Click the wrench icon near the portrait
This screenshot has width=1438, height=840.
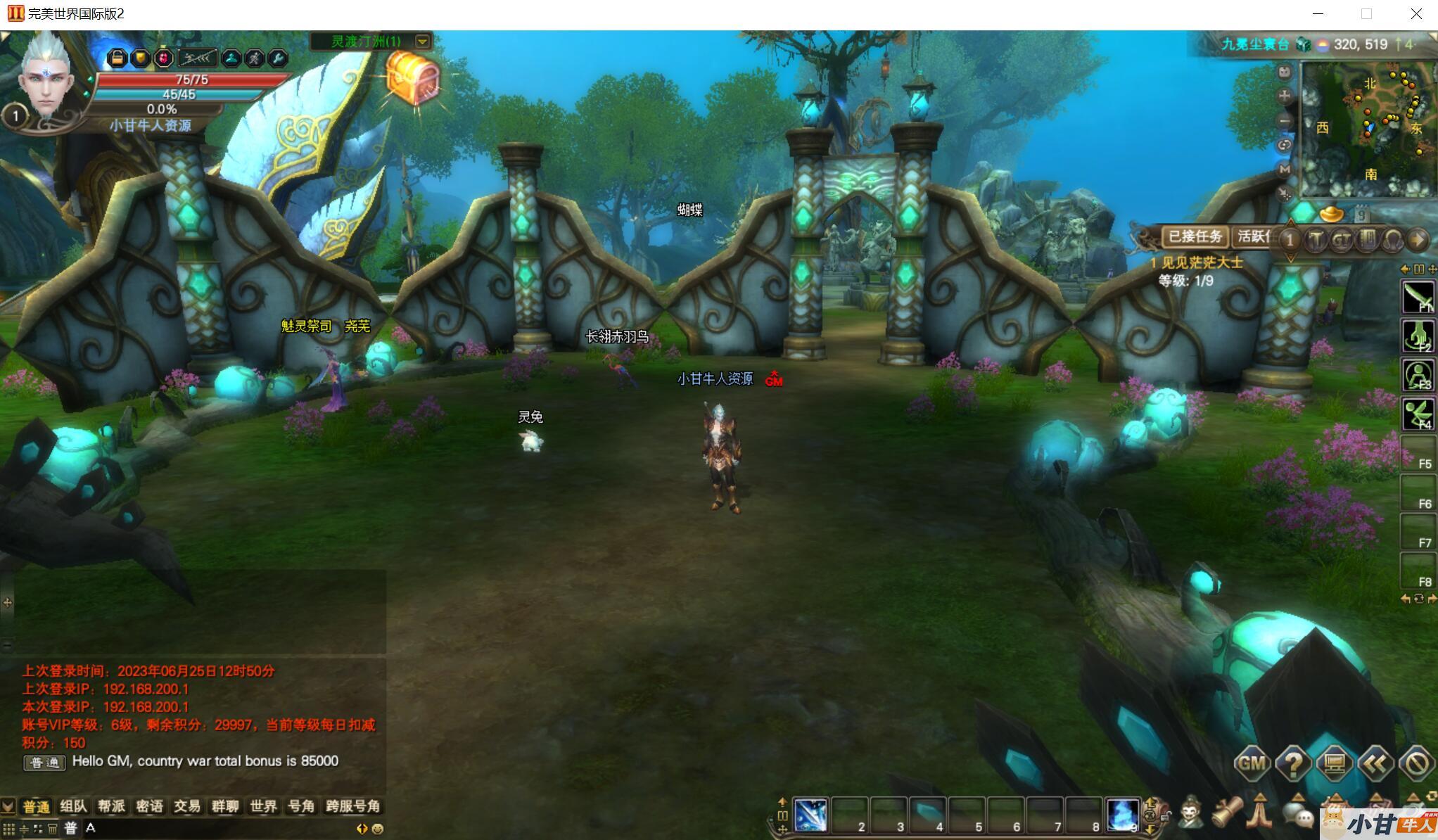(x=278, y=58)
